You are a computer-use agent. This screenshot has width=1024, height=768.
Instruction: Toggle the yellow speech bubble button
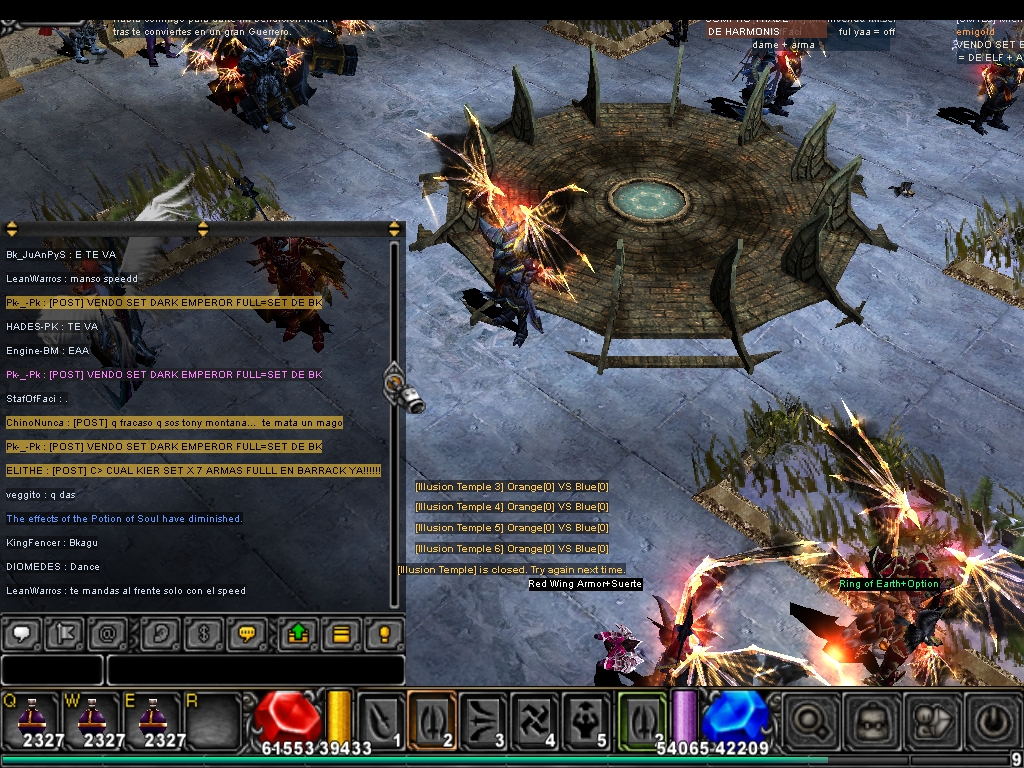tap(245, 633)
